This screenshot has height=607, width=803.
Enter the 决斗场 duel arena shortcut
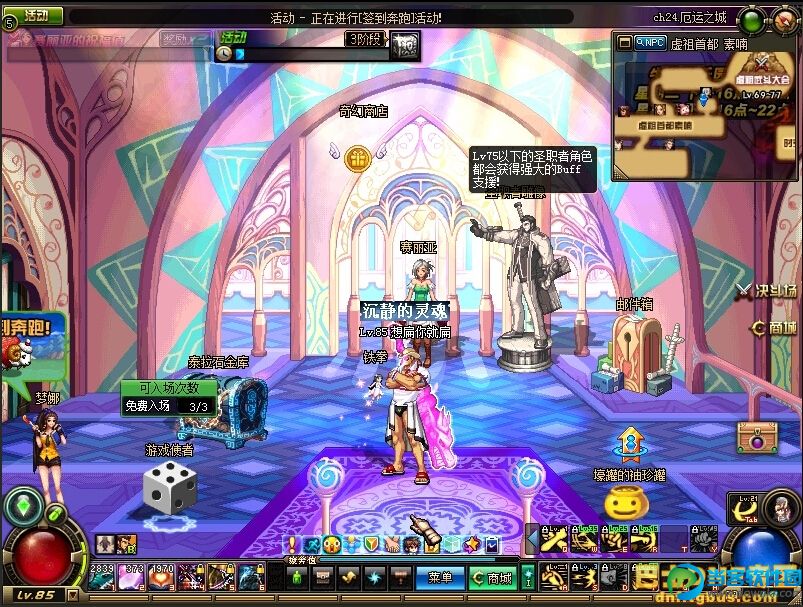click(767, 291)
